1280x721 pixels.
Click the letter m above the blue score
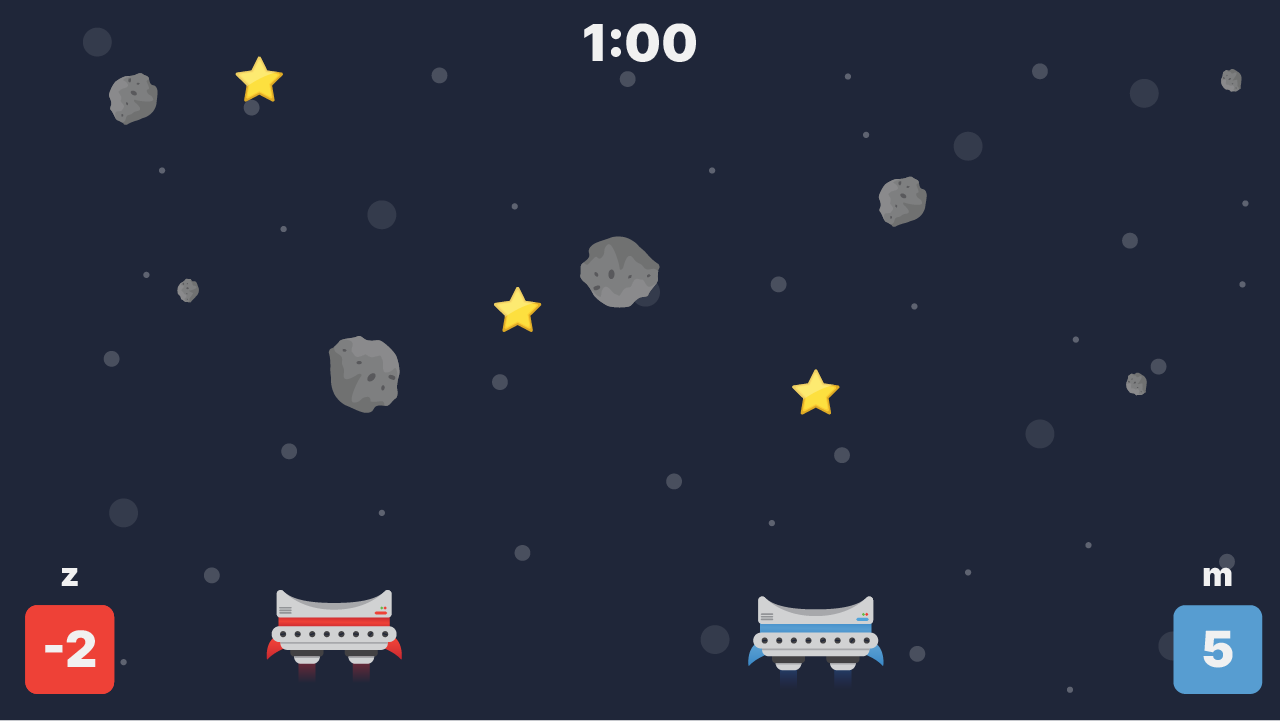[x=1216, y=576]
